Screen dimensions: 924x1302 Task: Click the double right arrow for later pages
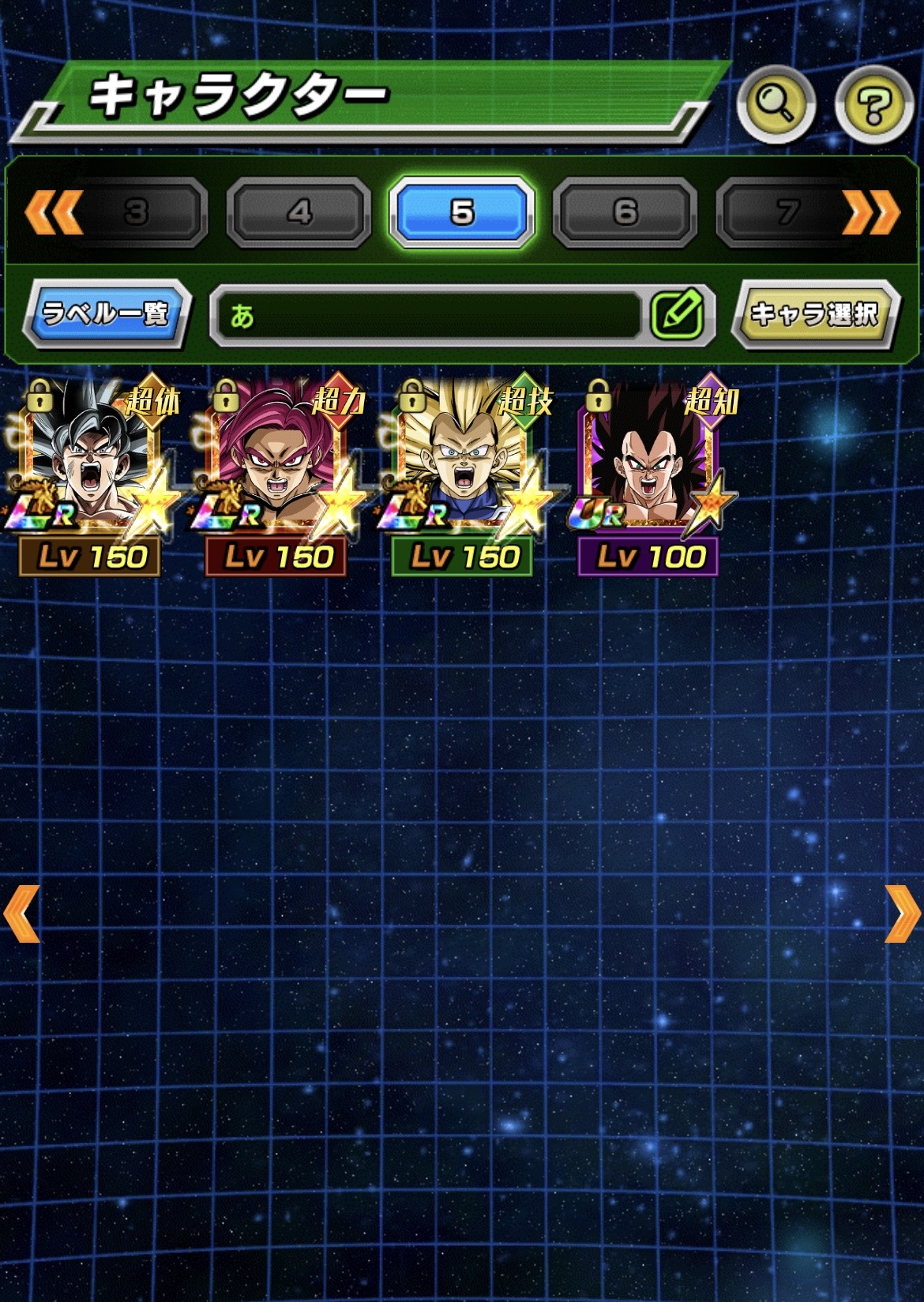871,212
